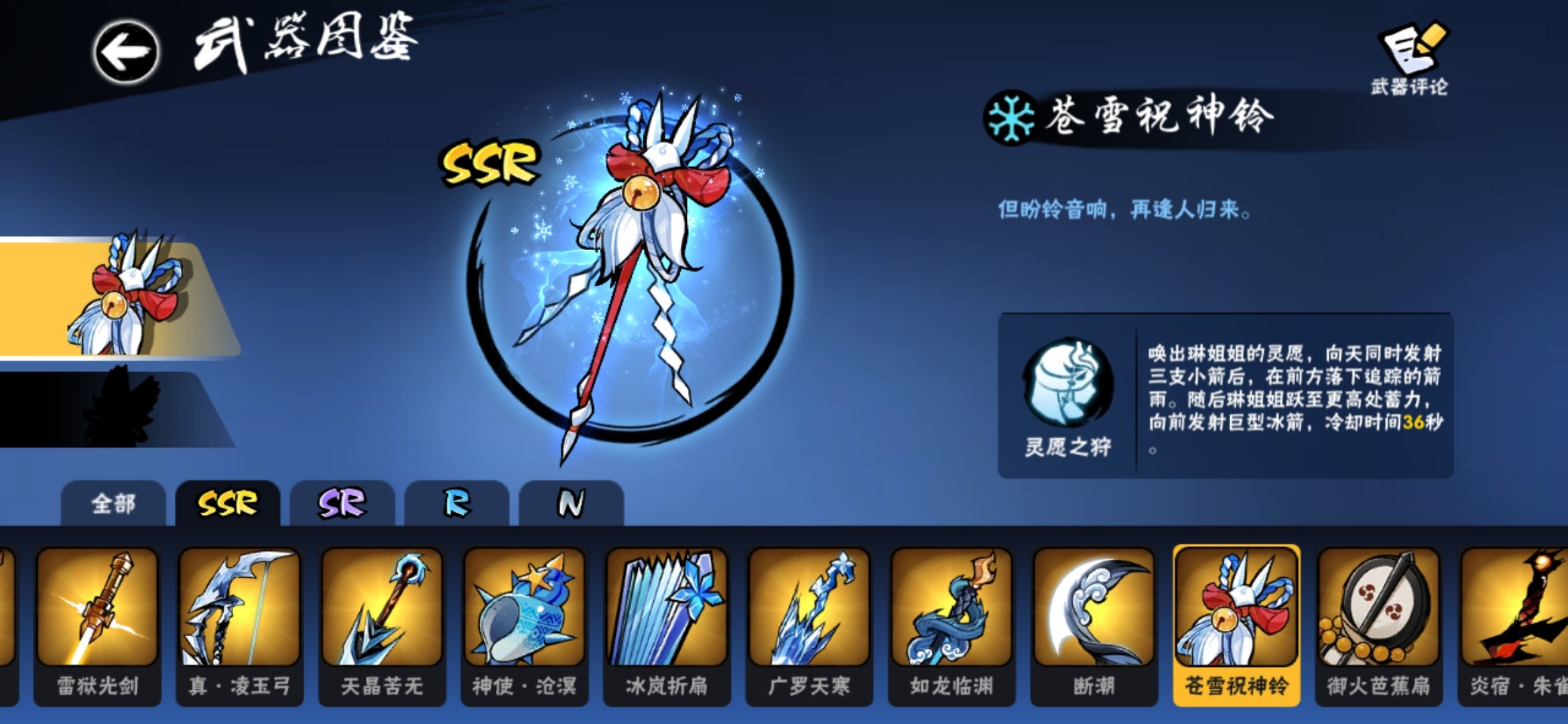Image resolution: width=1568 pixels, height=724 pixels.
Task: Switch to the 全部 tab
Action: click(x=113, y=504)
